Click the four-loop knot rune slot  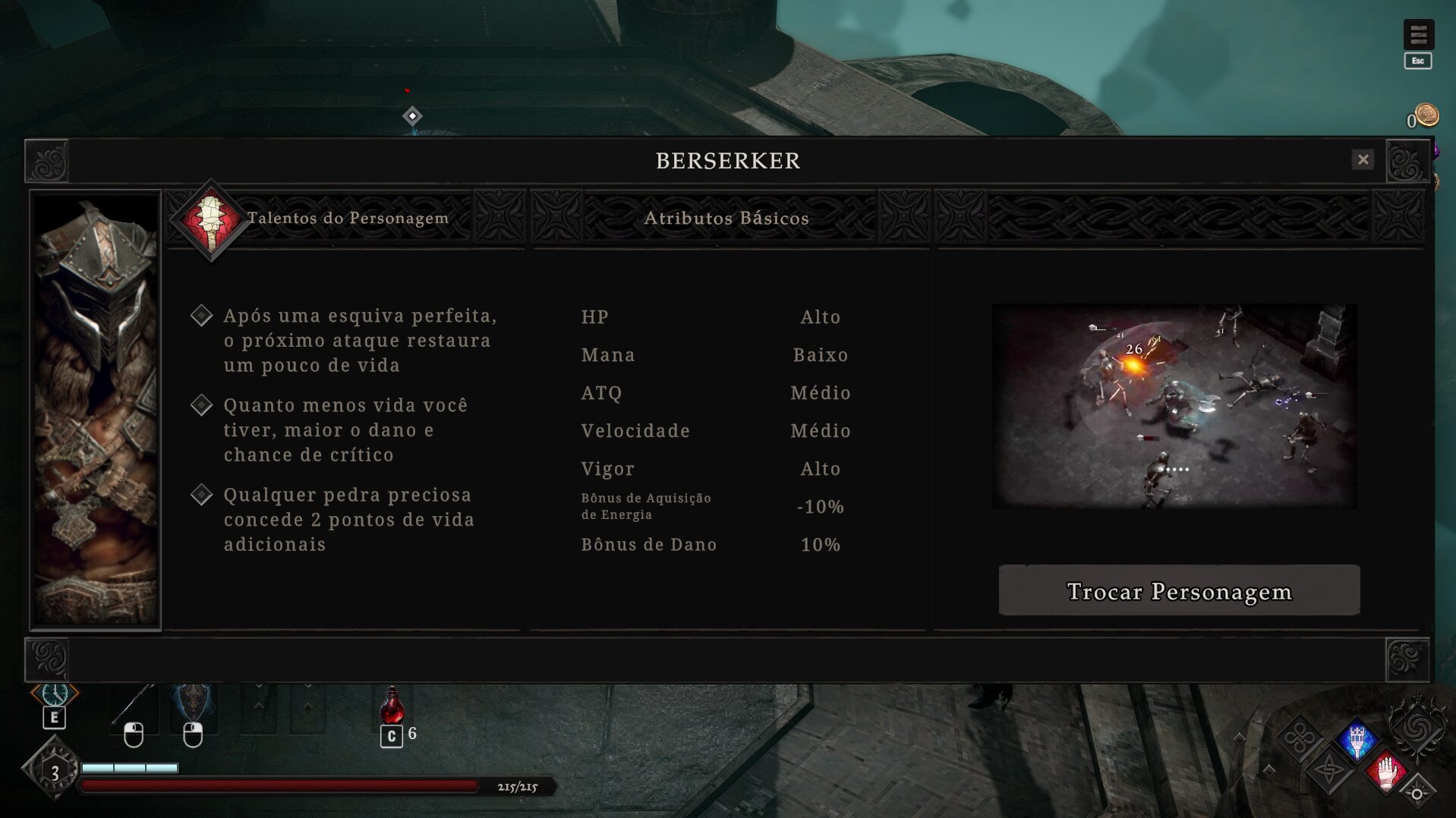[1300, 738]
